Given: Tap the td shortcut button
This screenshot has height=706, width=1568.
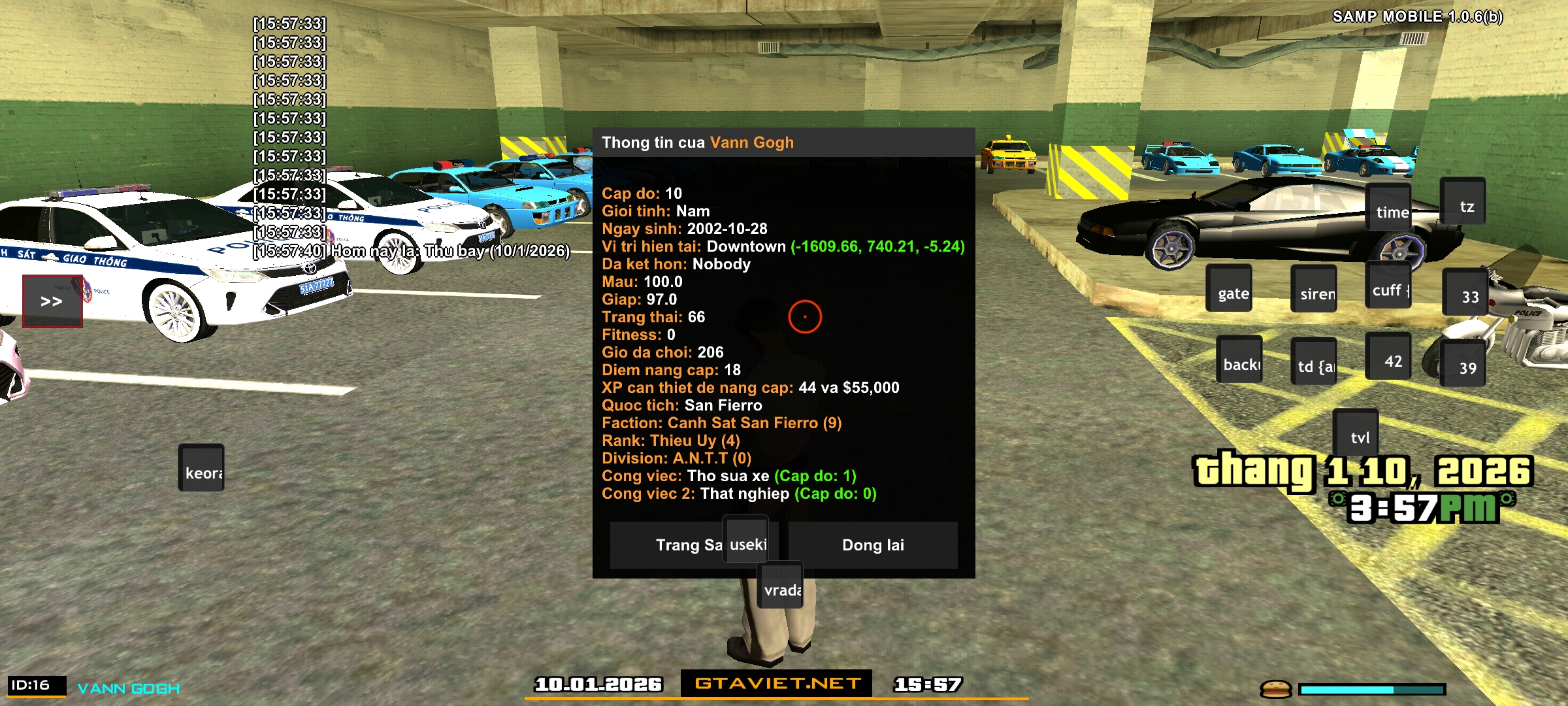Looking at the screenshot, I should click(x=1314, y=361).
